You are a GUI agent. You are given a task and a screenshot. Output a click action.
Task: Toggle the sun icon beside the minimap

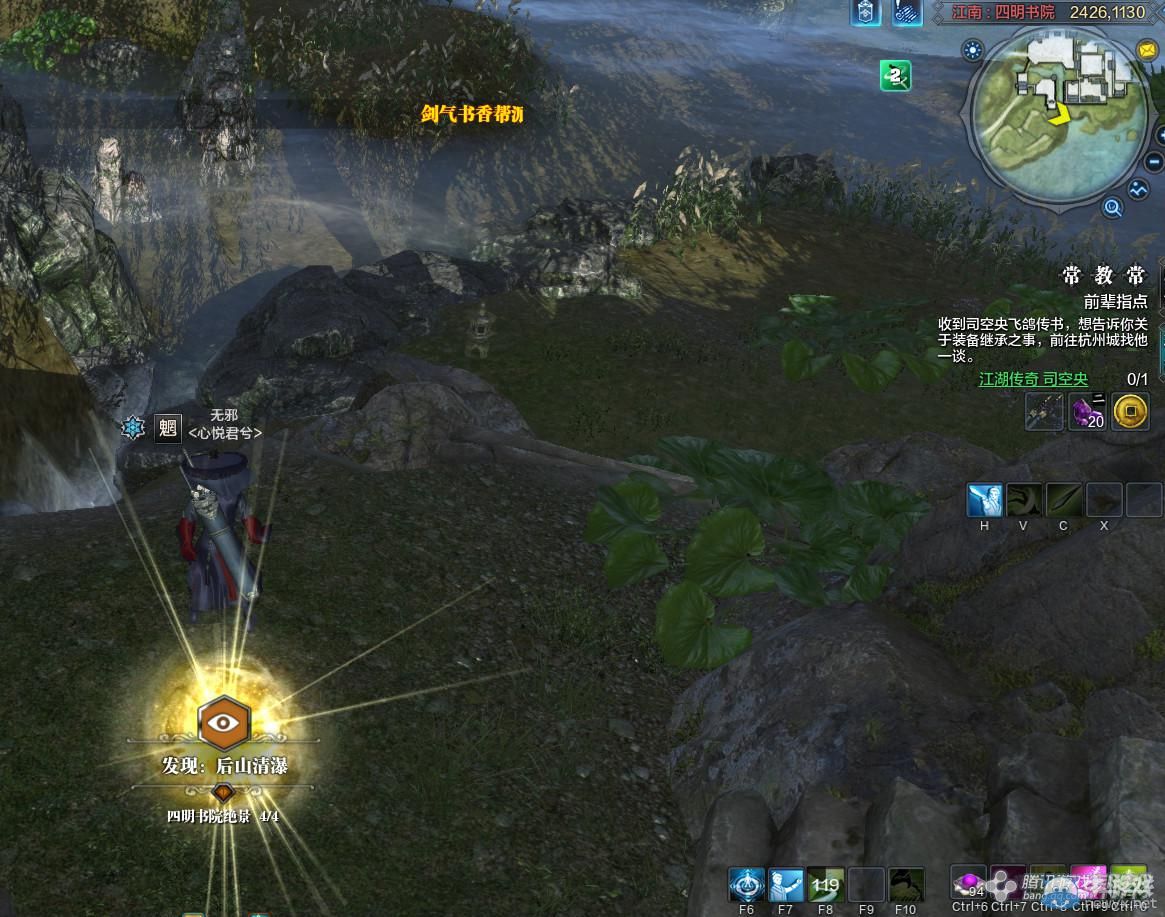click(x=972, y=49)
